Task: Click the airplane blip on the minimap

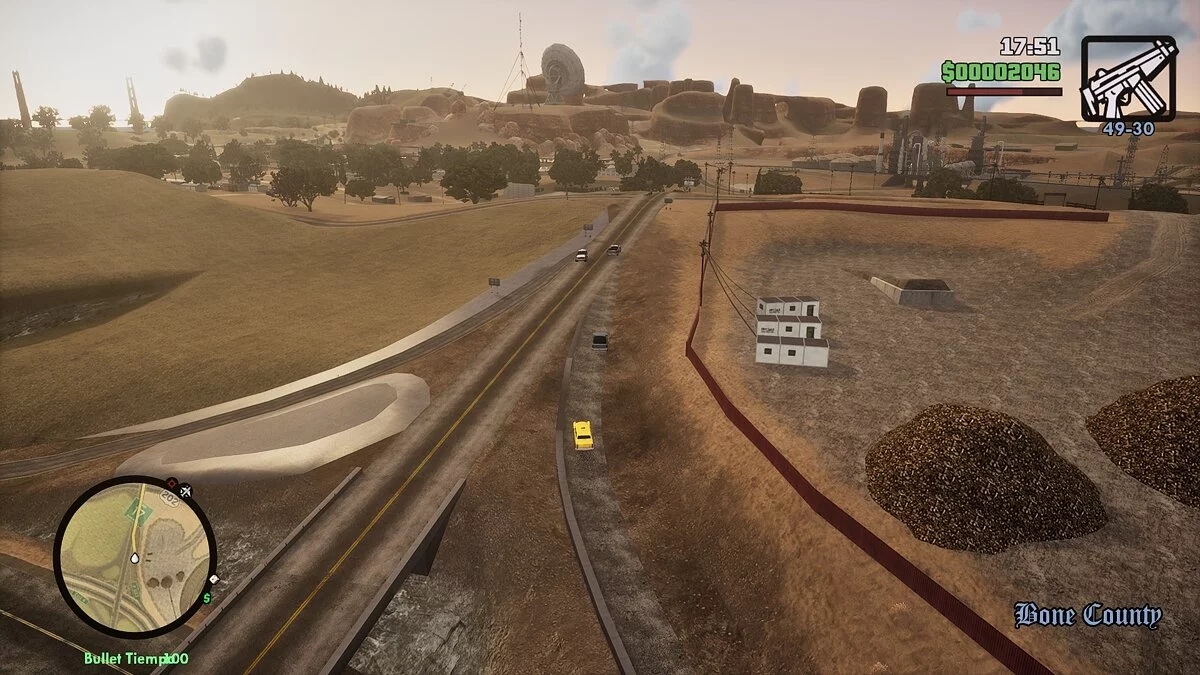Action: point(185,490)
